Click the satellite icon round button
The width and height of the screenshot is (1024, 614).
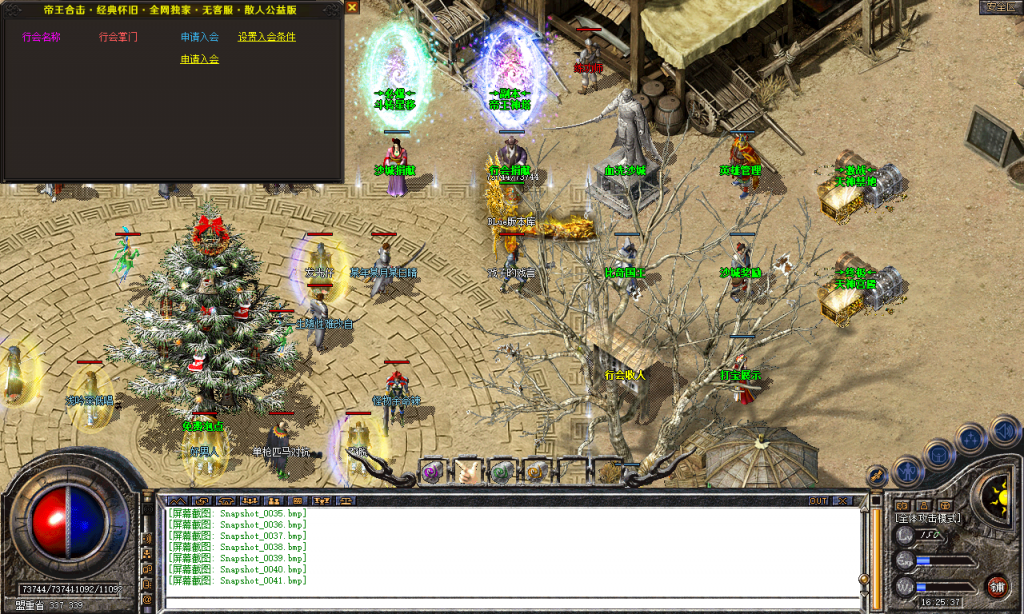tap(878, 476)
